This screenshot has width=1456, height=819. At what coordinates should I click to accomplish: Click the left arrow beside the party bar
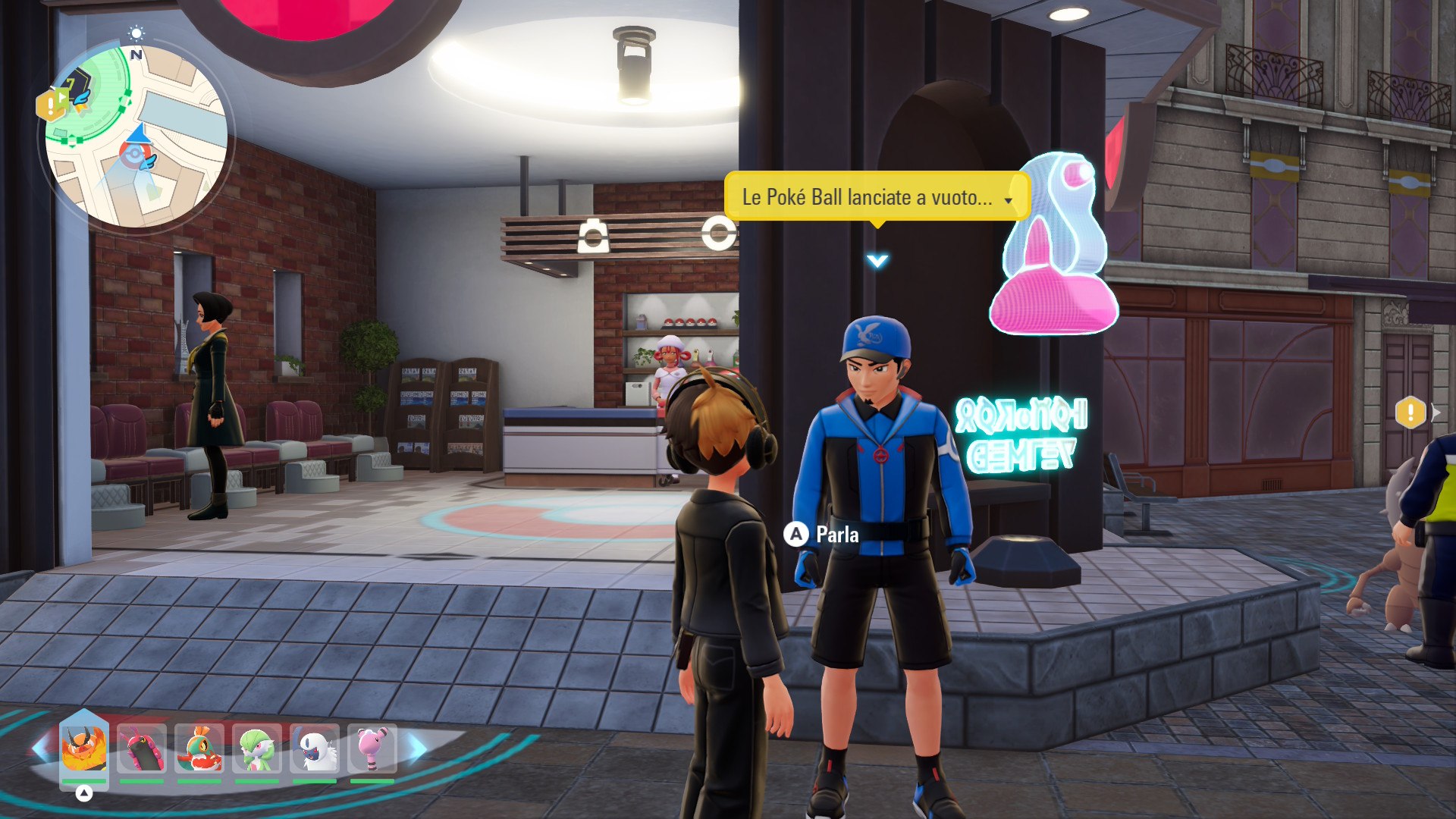coord(41,749)
